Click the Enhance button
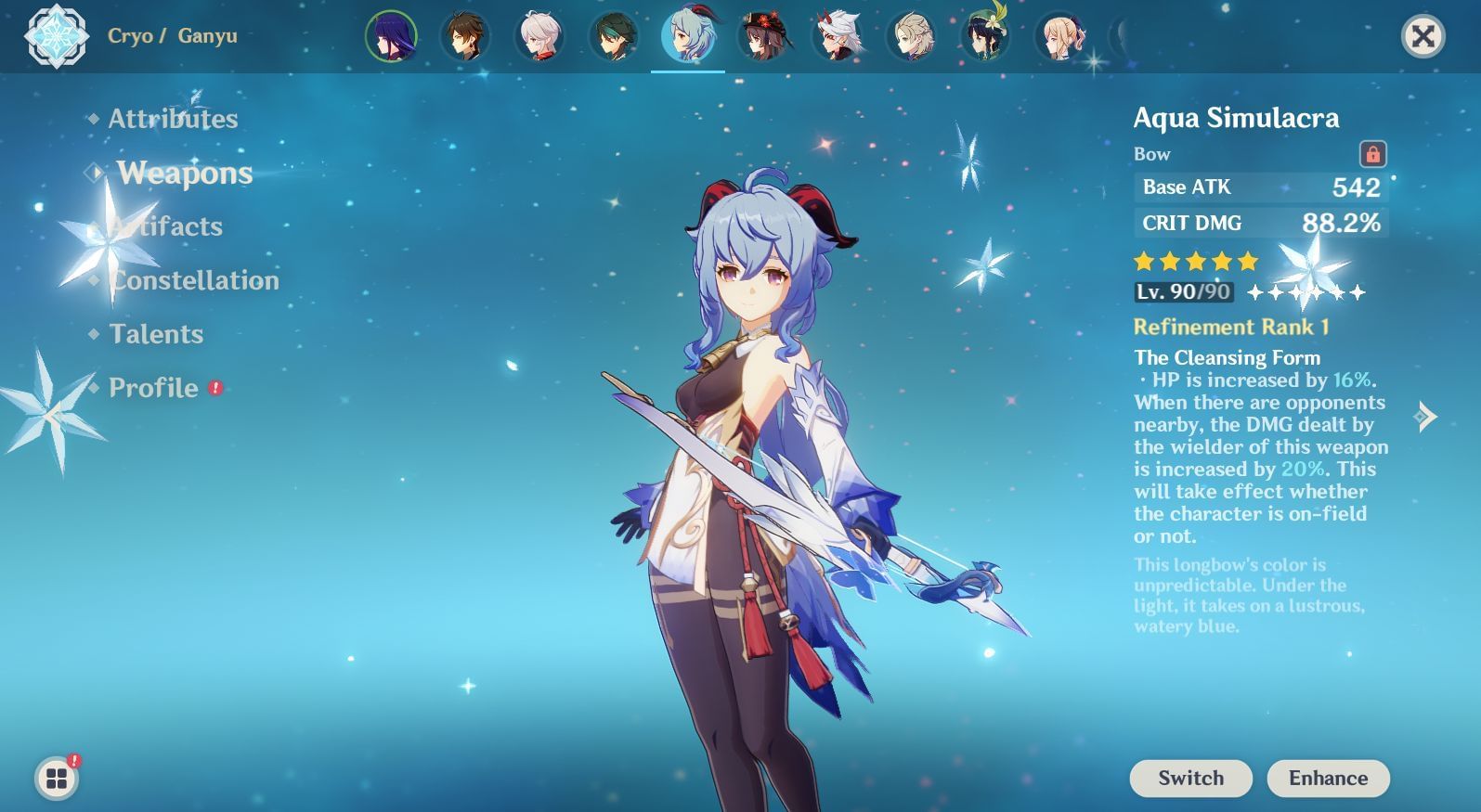This screenshot has width=1481, height=812. point(1328,778)
